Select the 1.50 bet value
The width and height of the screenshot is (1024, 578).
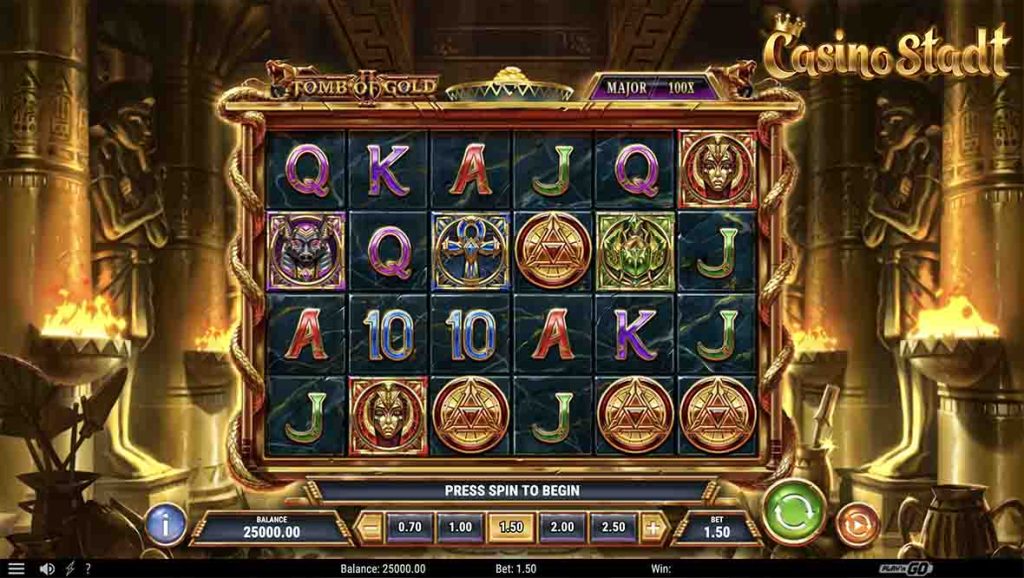(511, 527)
